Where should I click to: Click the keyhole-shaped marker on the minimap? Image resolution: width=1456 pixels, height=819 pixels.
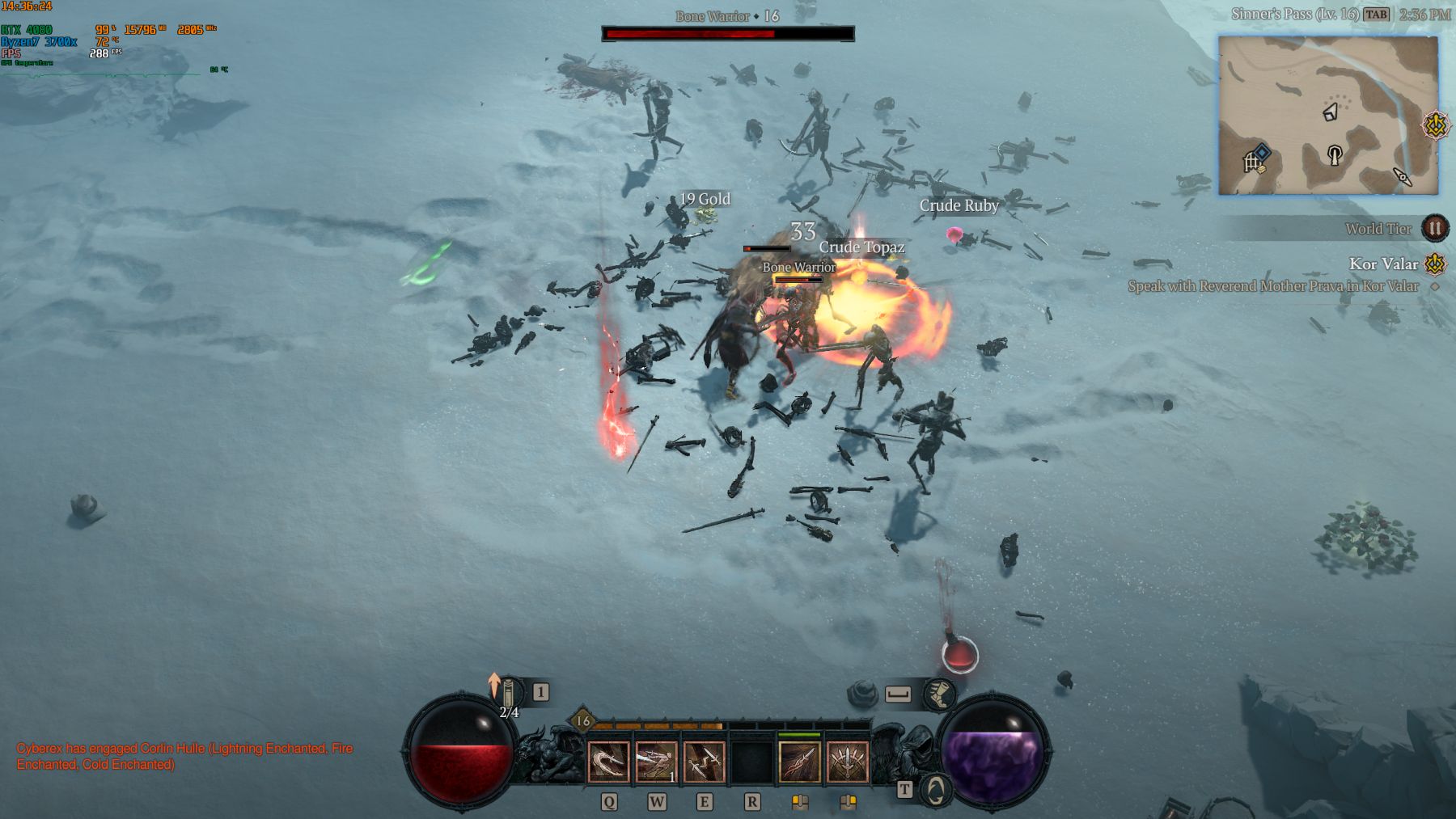1335,155
